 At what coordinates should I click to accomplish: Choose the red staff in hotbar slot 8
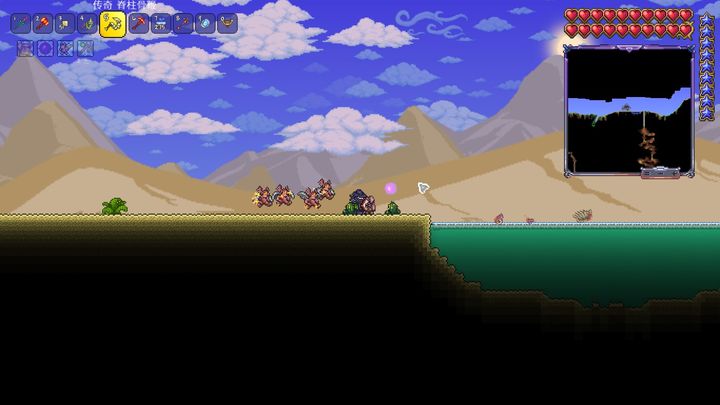(183, 24)
